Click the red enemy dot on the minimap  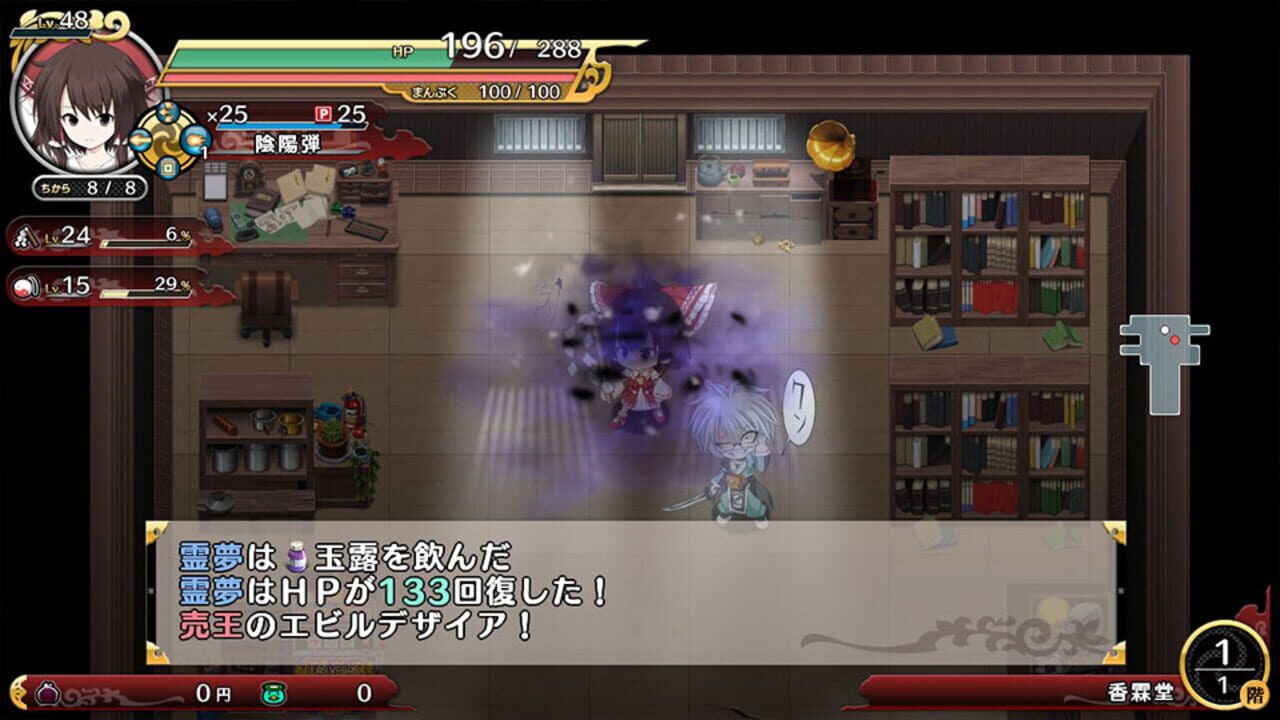(x=1175, y=340)
